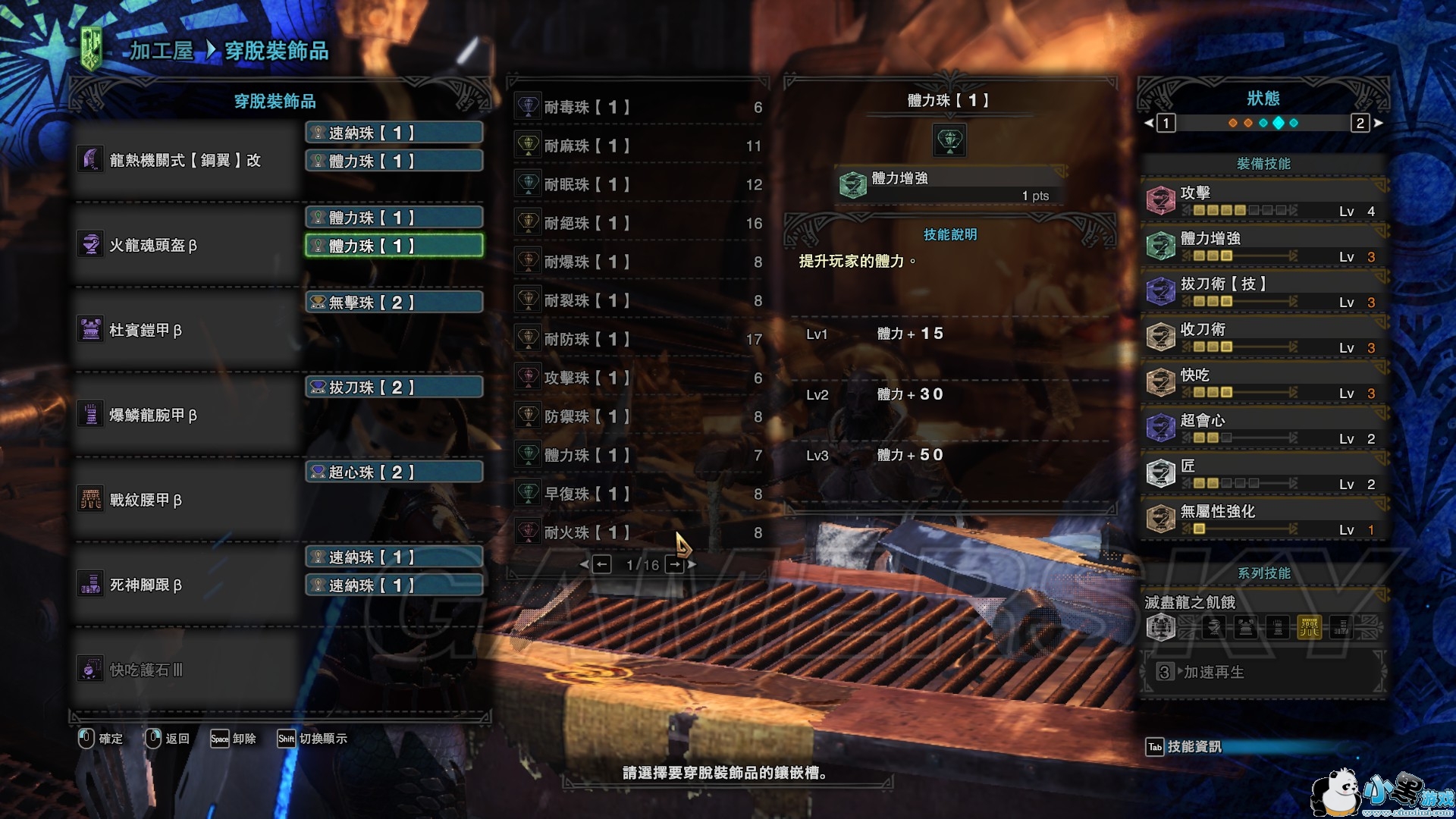Viewport: 1456px width, 819px height.
Task: Select the 快吃護石III charm row
Action: tap(186, 670)
